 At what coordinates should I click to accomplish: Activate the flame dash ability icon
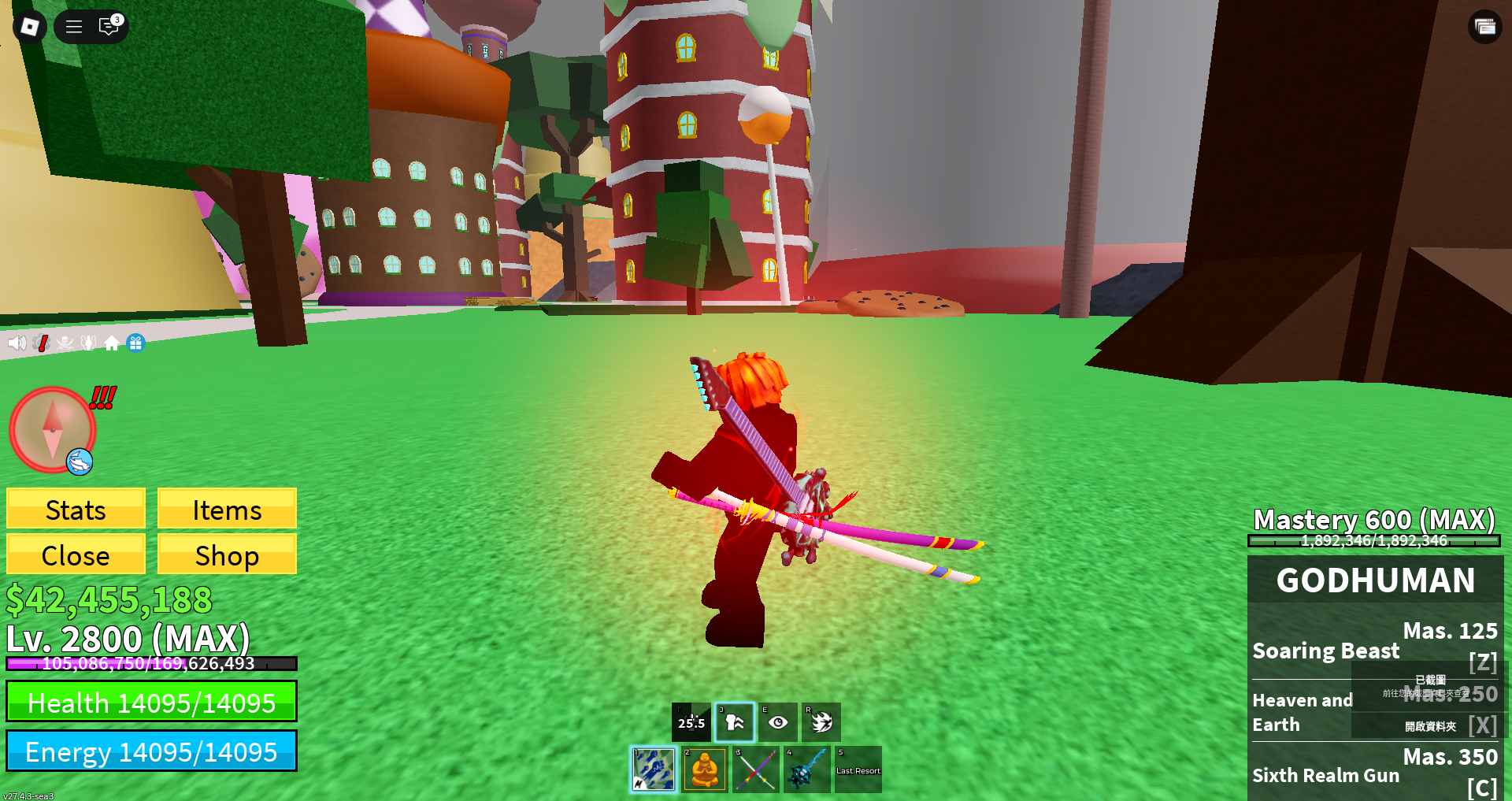[x=821, y=722]
